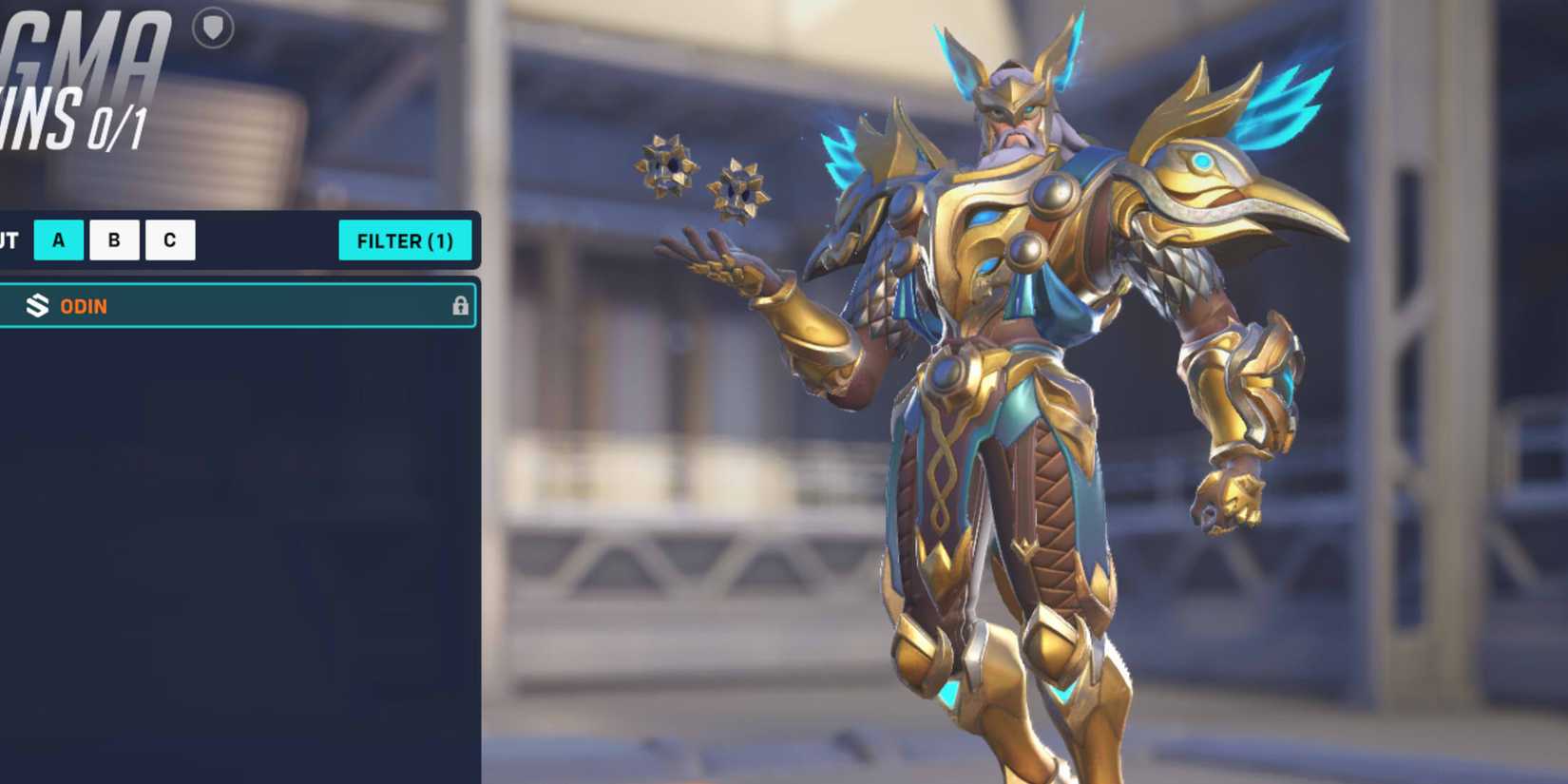The height and width of the screenshot is (784, 1568).
Task: Click the padlock icon on the Odin skin entry
Action: (x=463, y=306)
